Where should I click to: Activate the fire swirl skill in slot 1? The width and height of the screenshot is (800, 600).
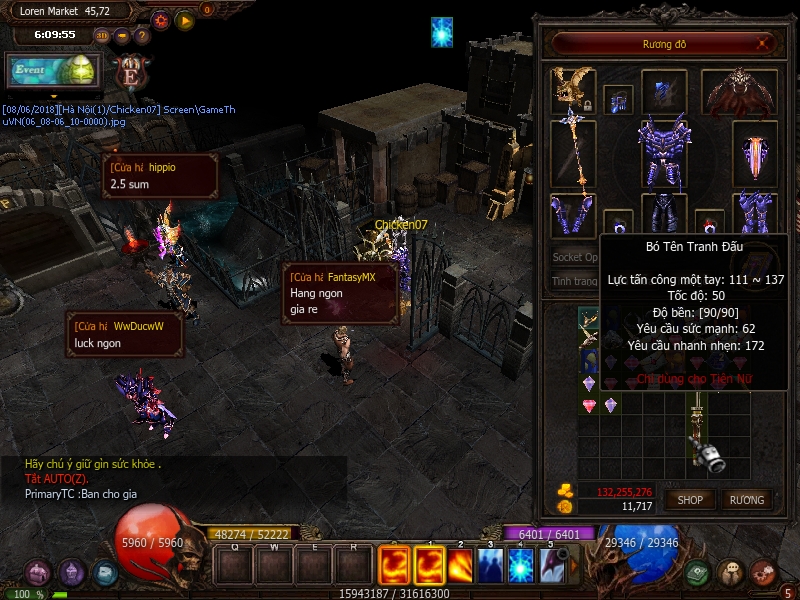click(x=429, y=565)
